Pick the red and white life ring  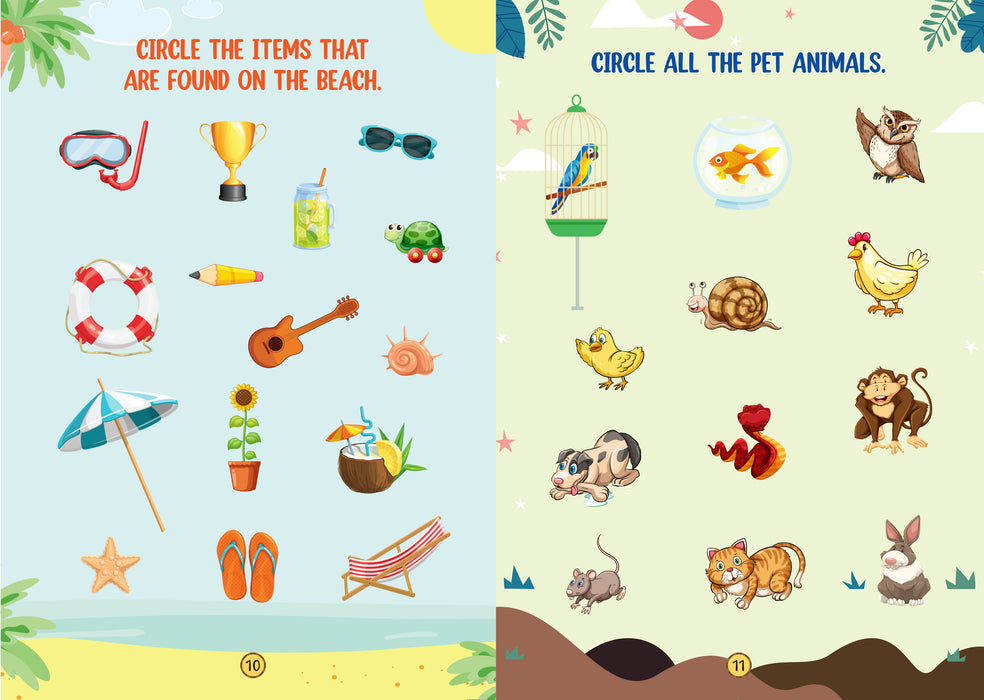point(111,305)
